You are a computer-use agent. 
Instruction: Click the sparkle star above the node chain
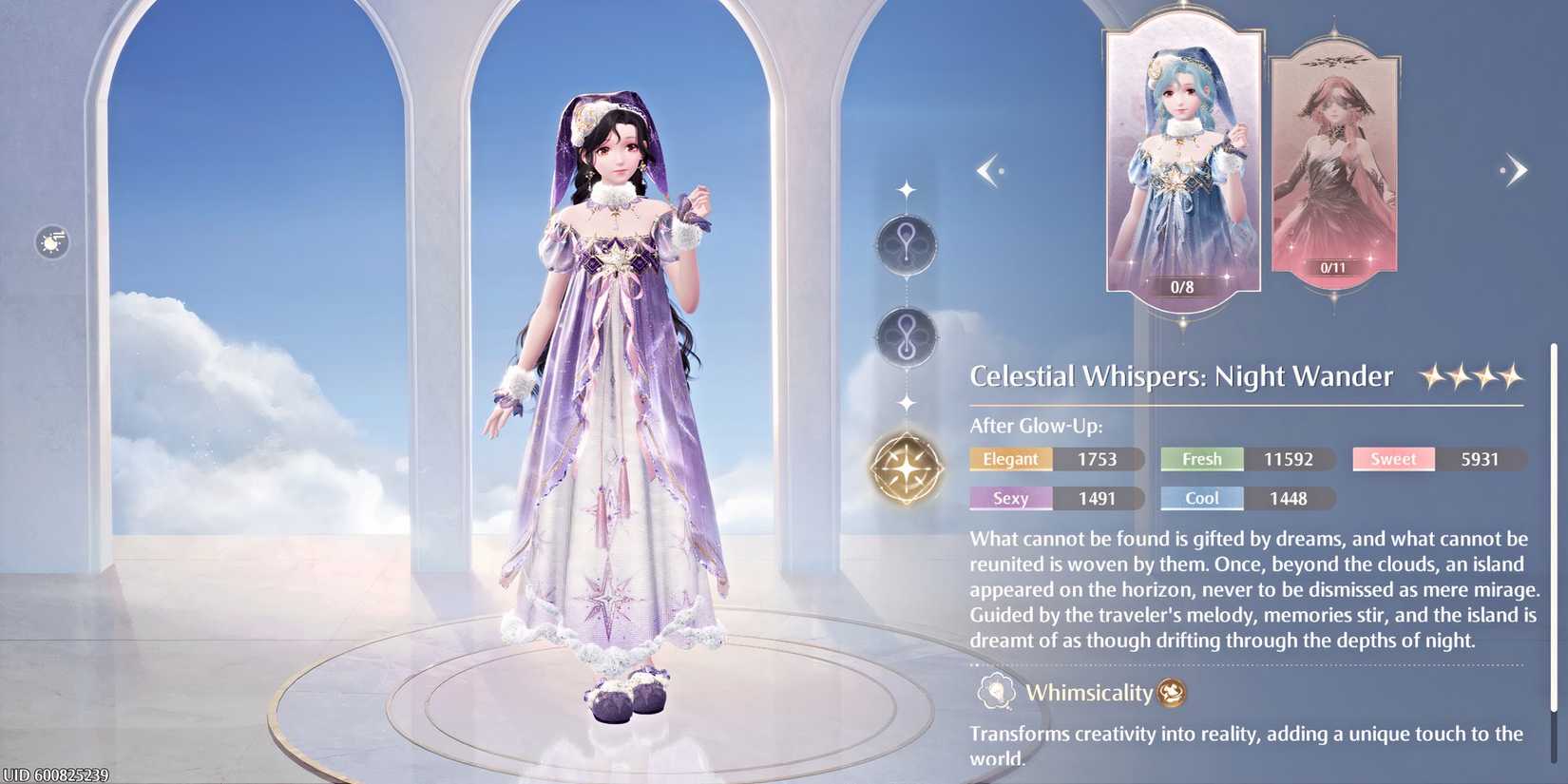(907, 186)
